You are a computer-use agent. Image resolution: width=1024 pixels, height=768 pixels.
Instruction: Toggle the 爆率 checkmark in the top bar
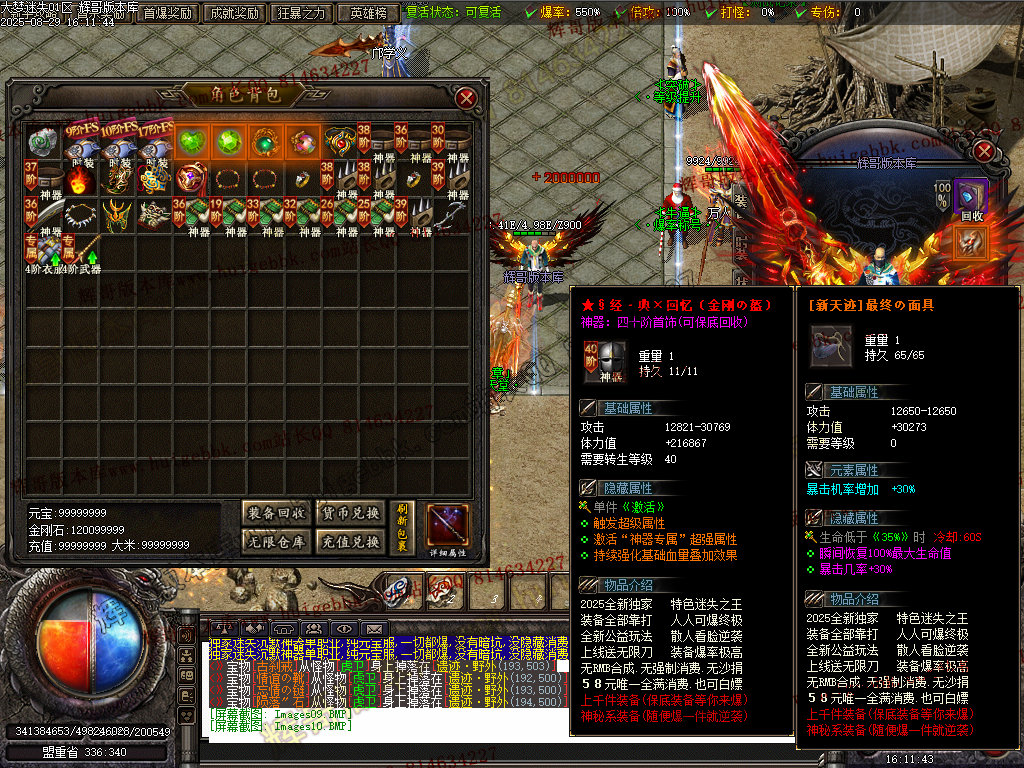pos(531,13)
